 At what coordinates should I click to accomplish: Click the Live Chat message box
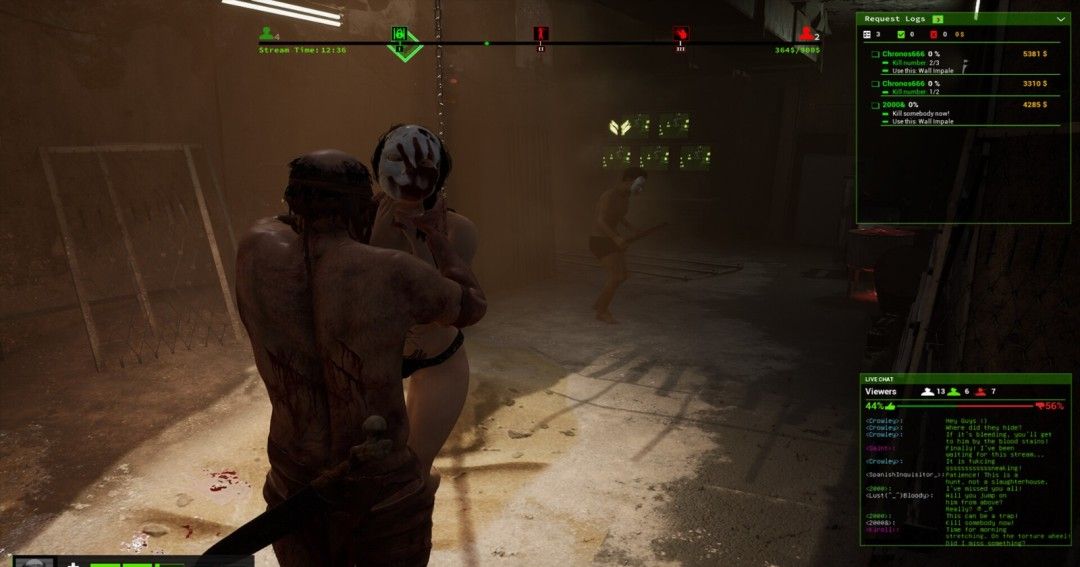tap(965, 480)
